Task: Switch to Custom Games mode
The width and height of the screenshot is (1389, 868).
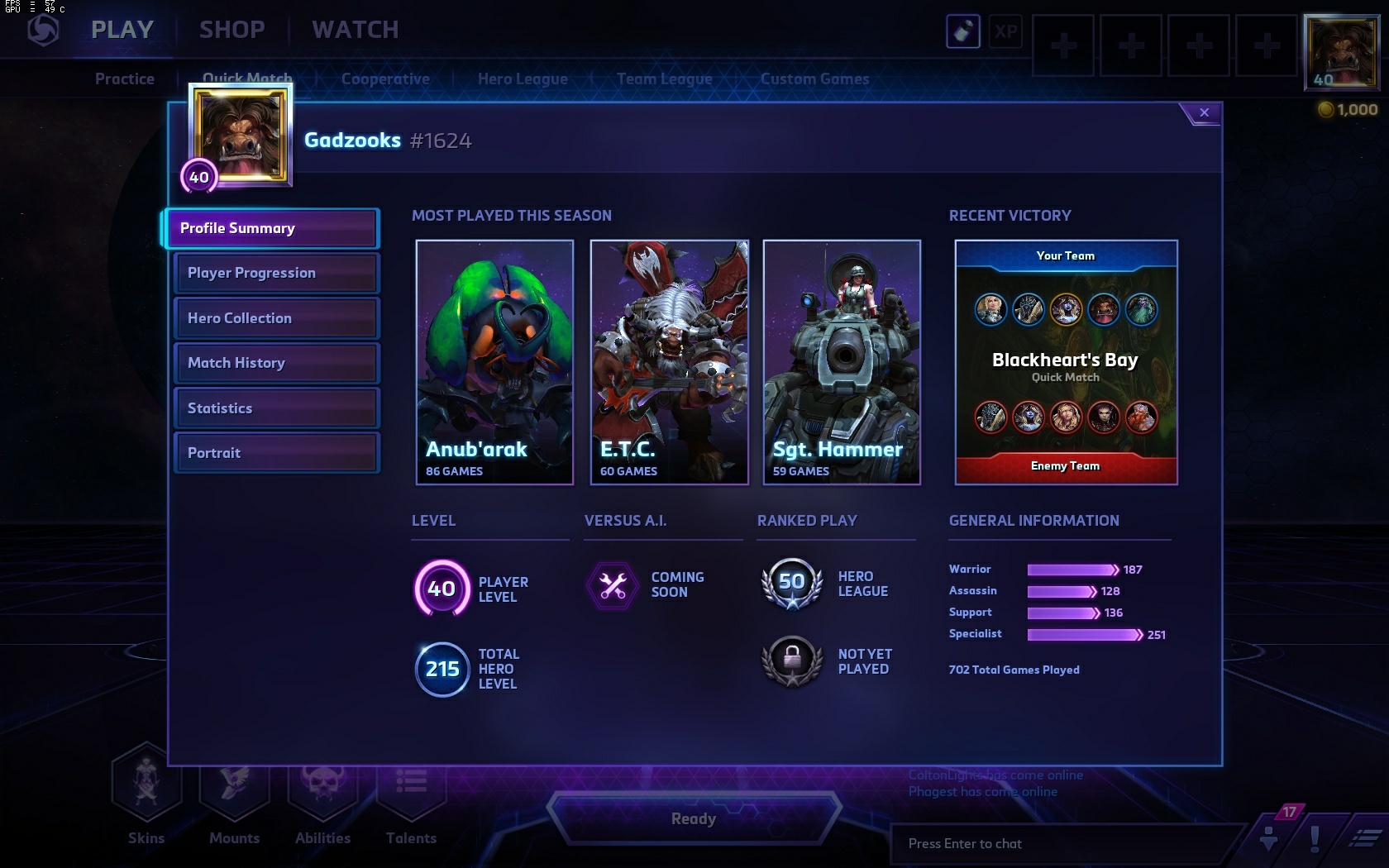Action: tap(814, 79)
